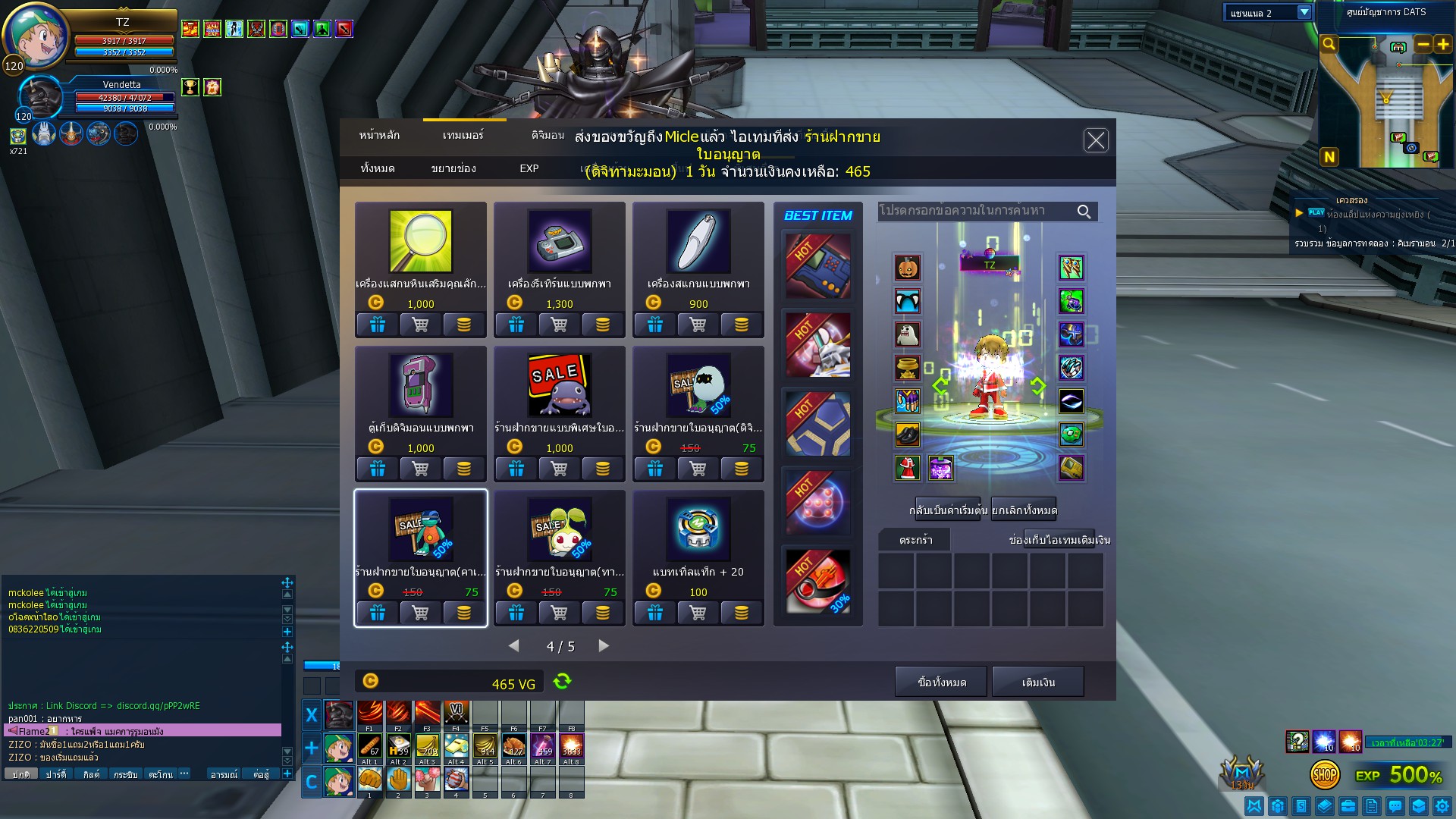This screenshot has height=819, width=1456.
Task: Open the เติมเงิน top-up button
Action: tap(1038, 682)
